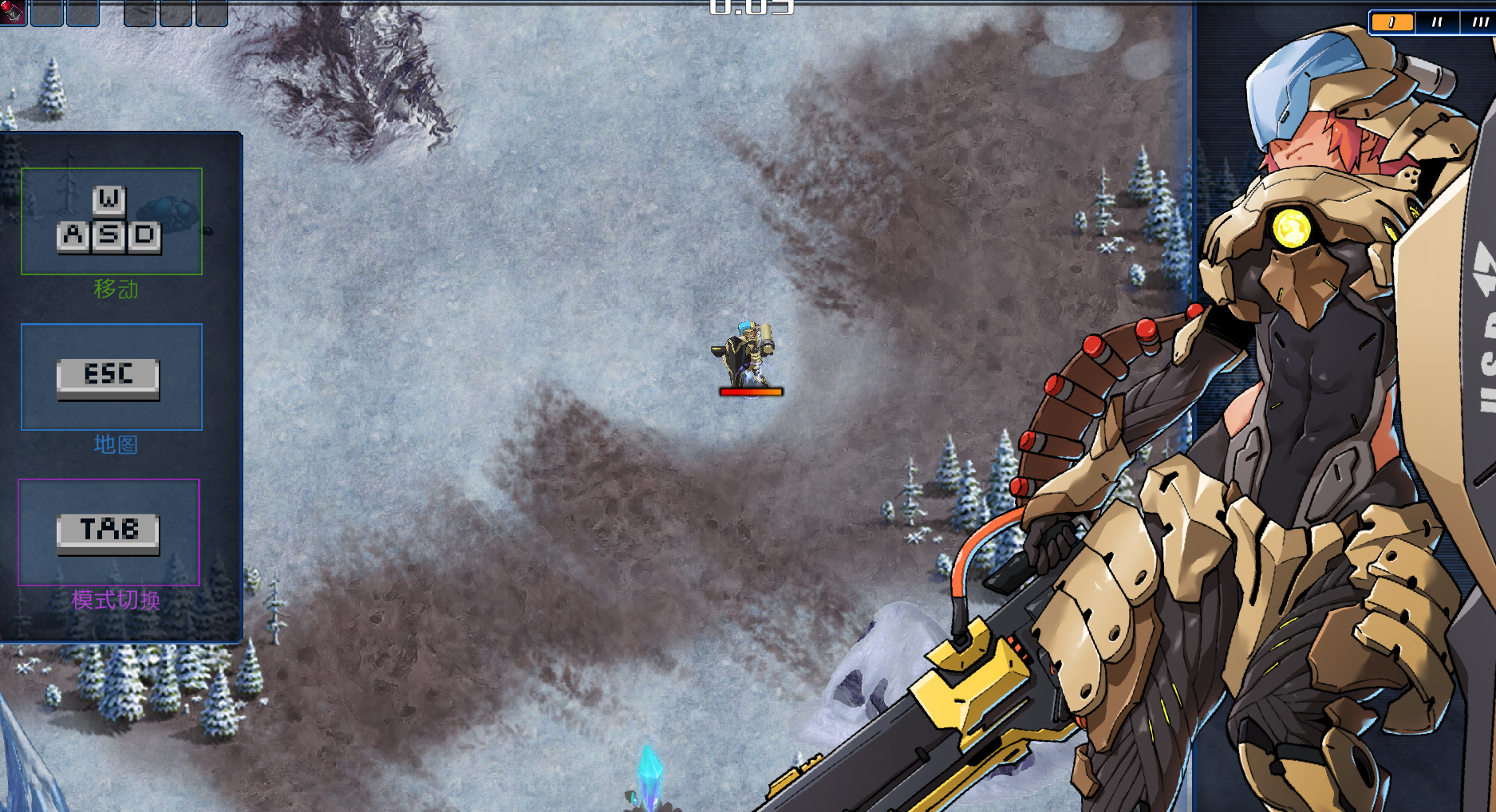Select the highlighted orange I tab

click(x=1392, y=22)
